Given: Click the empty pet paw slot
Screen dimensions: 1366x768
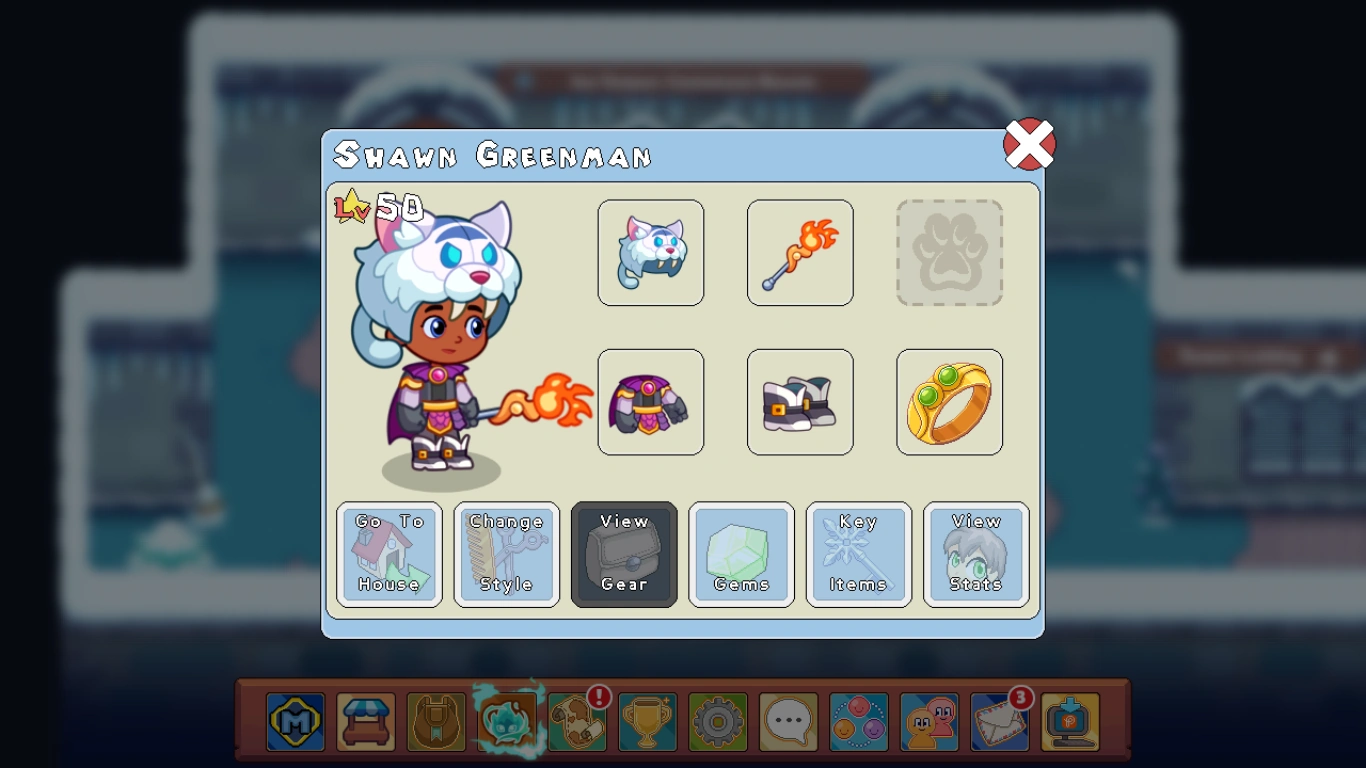Looking at the screenshot, I should tap(949, 252).
